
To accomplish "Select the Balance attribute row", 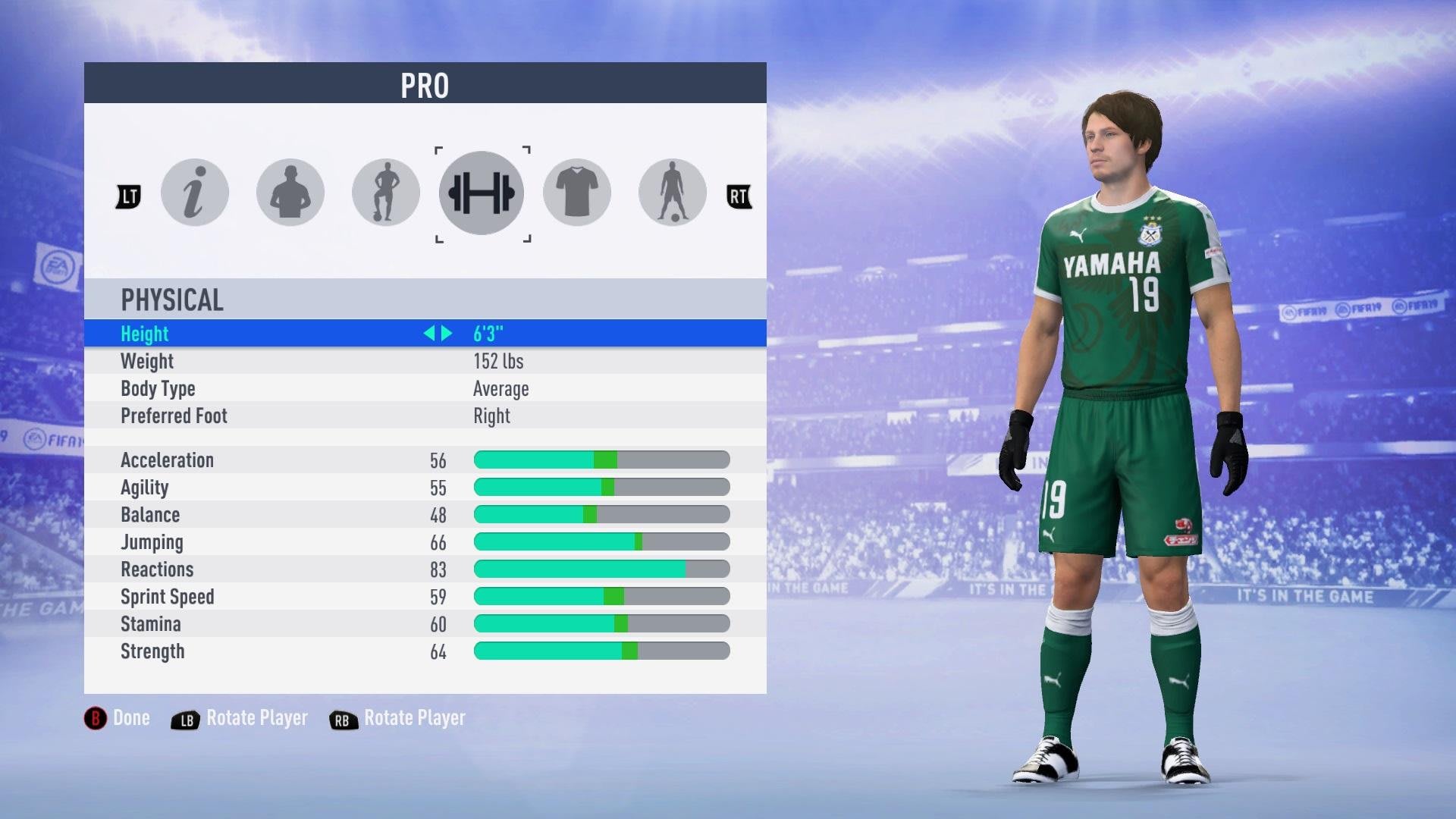I will tap(425, 514).
